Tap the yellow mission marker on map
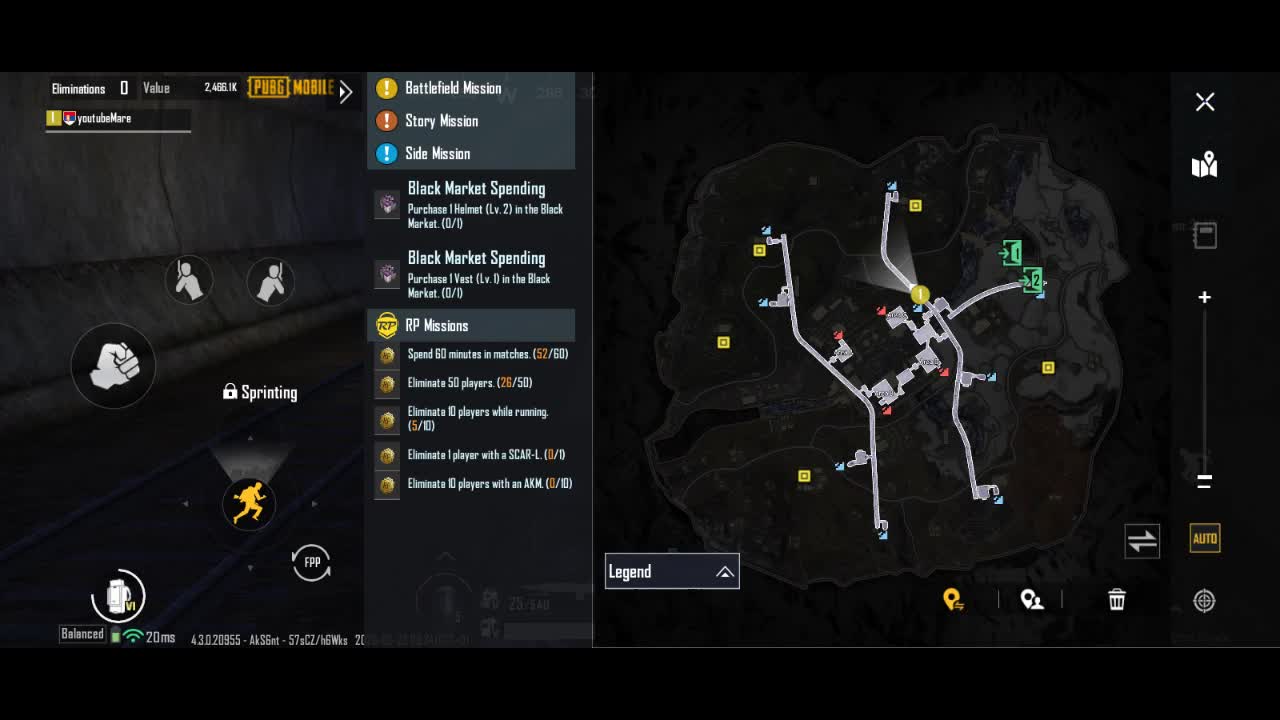This screenshot has height=720, width=1280. 920,294
